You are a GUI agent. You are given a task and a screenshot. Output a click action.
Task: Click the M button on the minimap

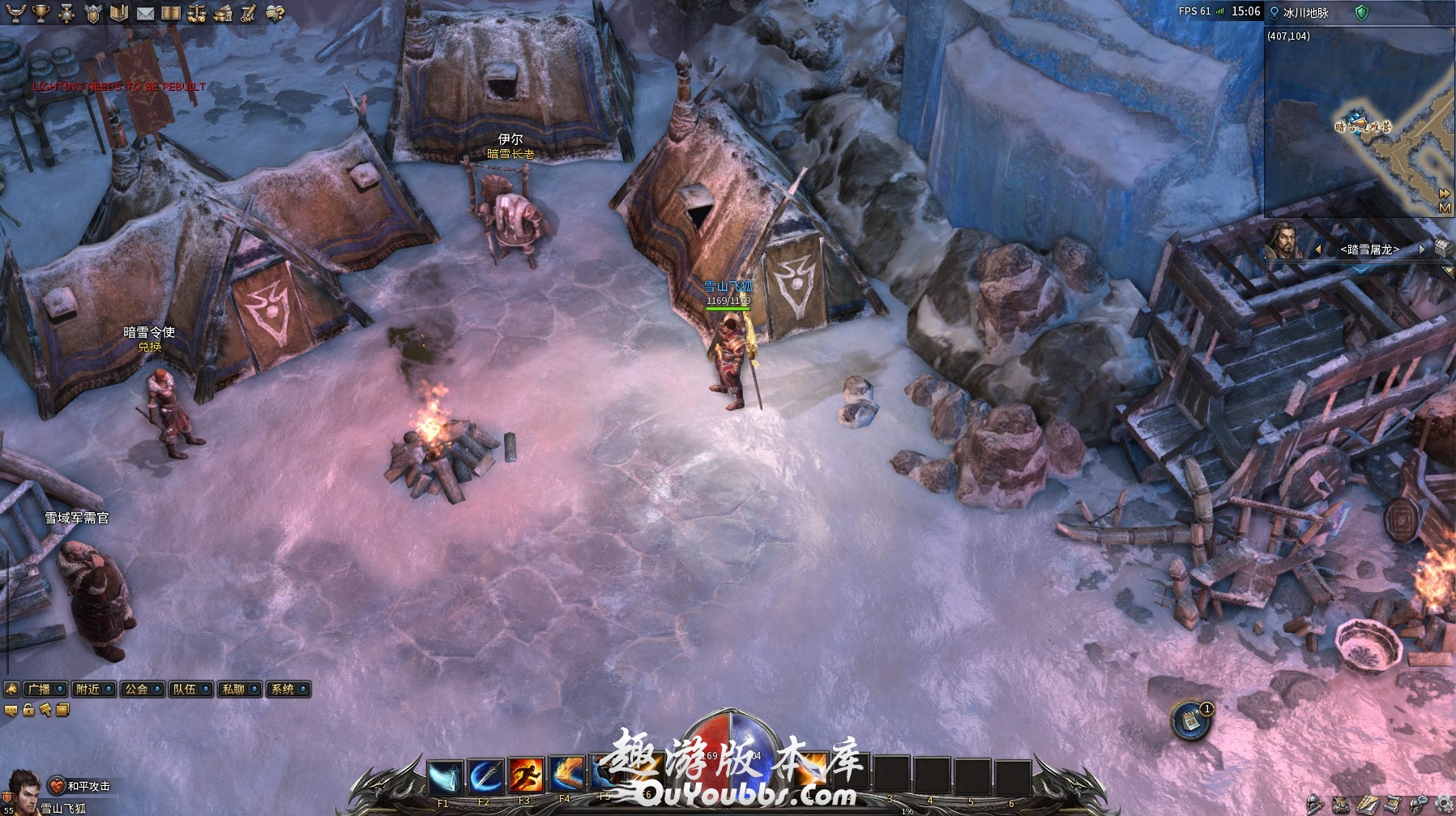(1444, 208)
